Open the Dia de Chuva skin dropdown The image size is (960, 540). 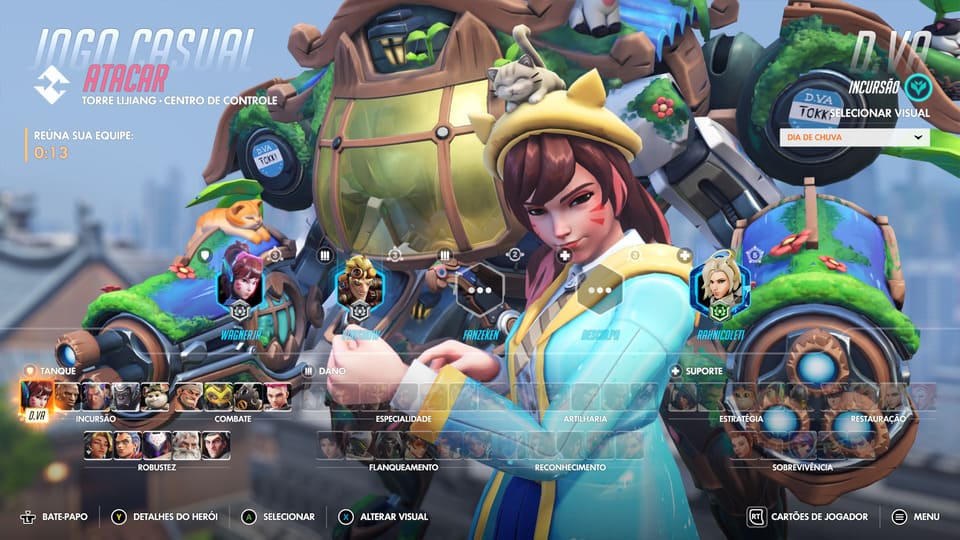click(854, 137)
